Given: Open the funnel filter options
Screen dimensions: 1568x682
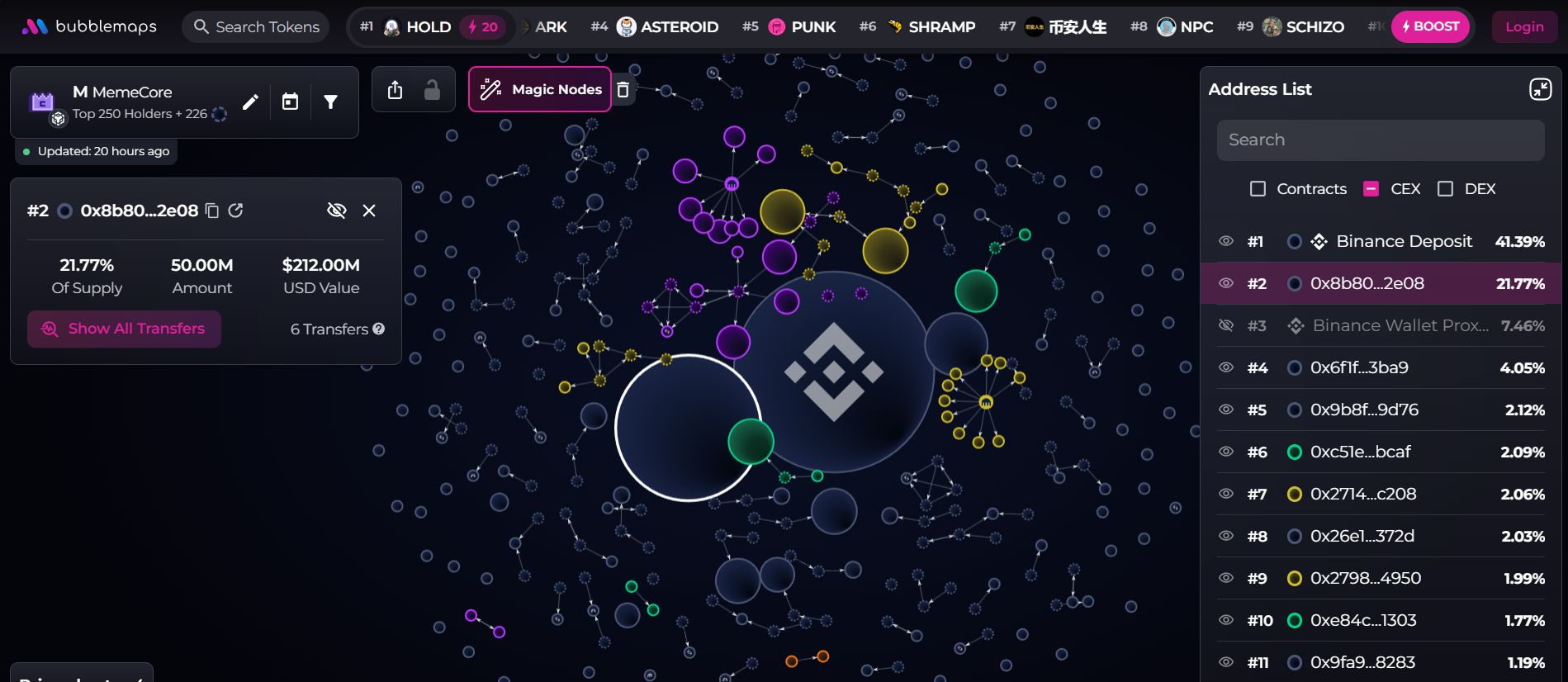Looking at the screenshot, I should tap(330, 102).
